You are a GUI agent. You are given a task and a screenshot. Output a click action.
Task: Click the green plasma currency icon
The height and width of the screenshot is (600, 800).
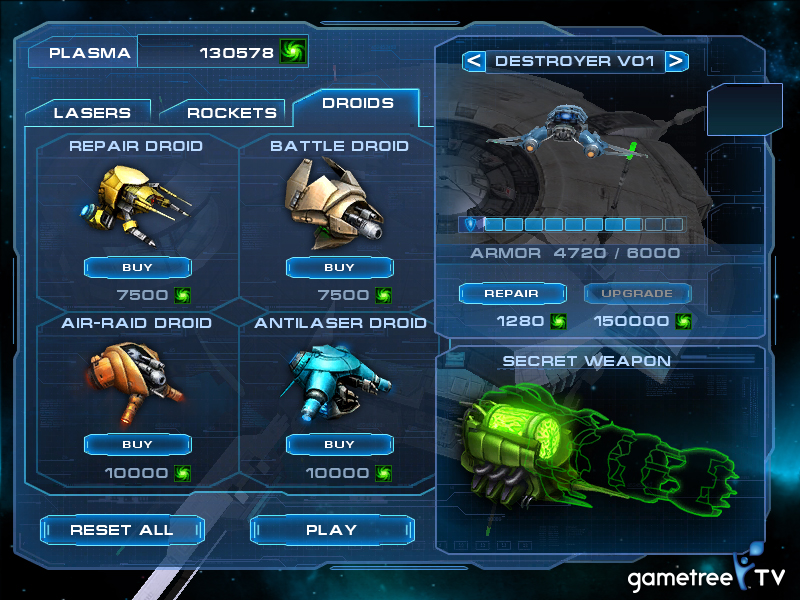pos(293,52)
